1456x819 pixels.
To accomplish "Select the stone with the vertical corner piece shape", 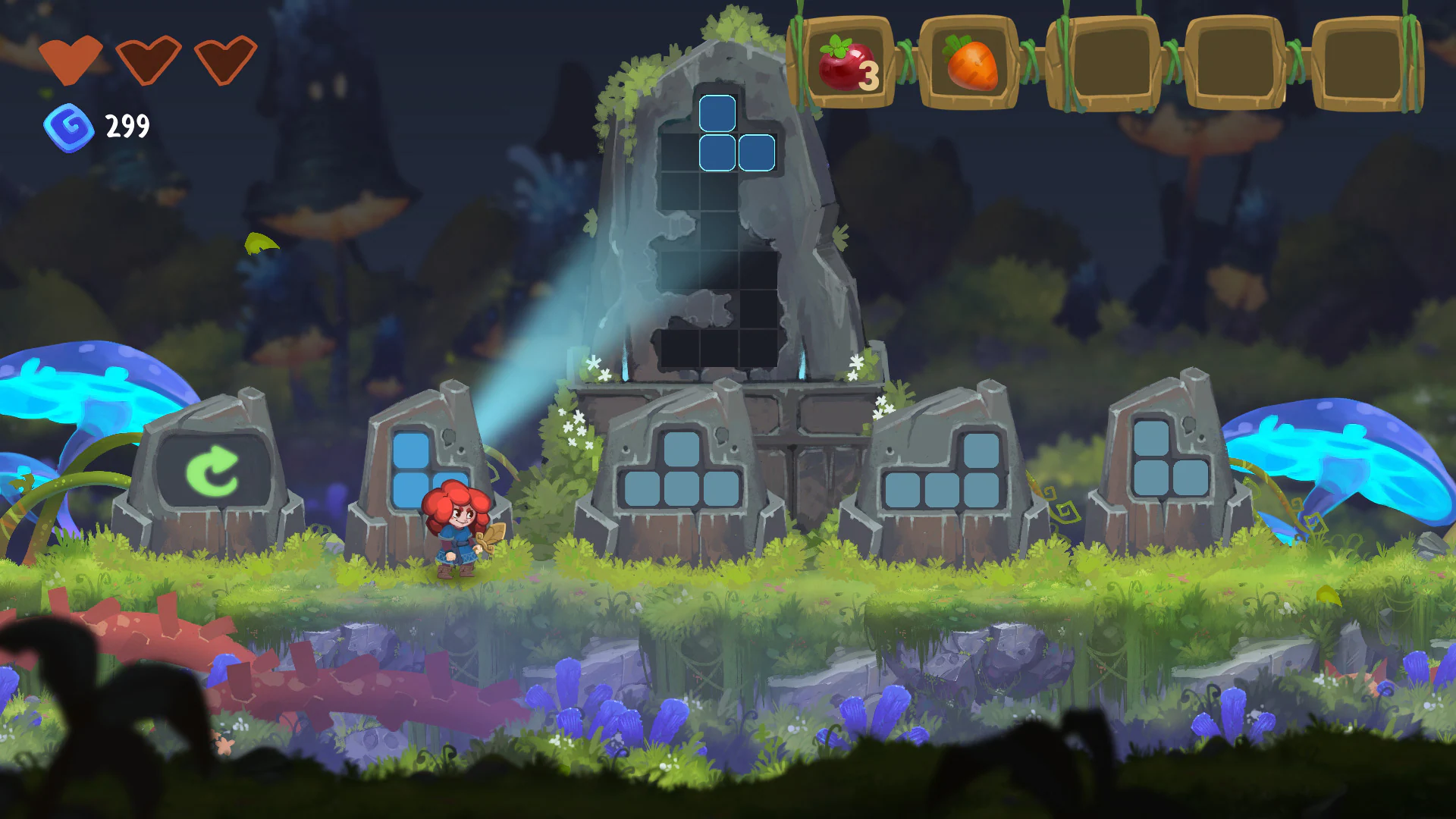I will click(425, 469).
